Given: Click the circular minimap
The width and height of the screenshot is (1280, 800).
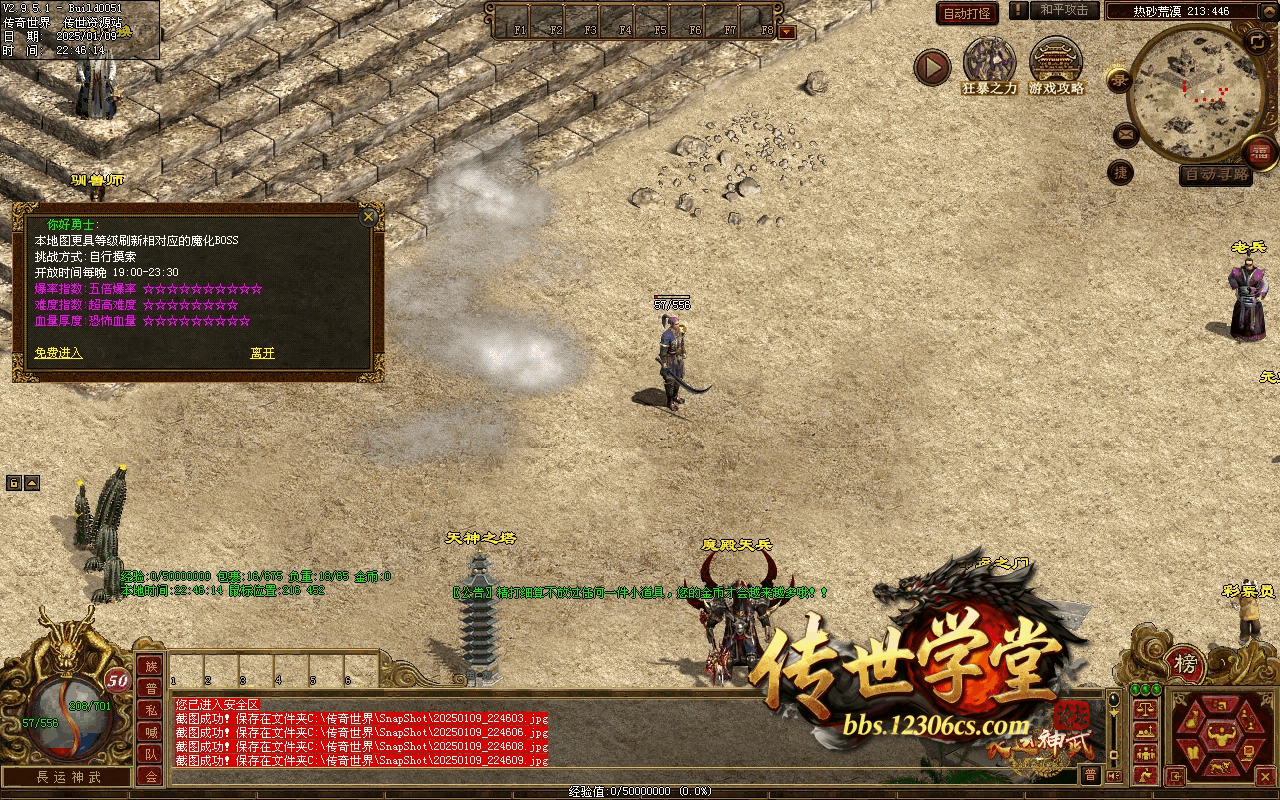Looking at the screenshot, I should [x=1194, y=92].
